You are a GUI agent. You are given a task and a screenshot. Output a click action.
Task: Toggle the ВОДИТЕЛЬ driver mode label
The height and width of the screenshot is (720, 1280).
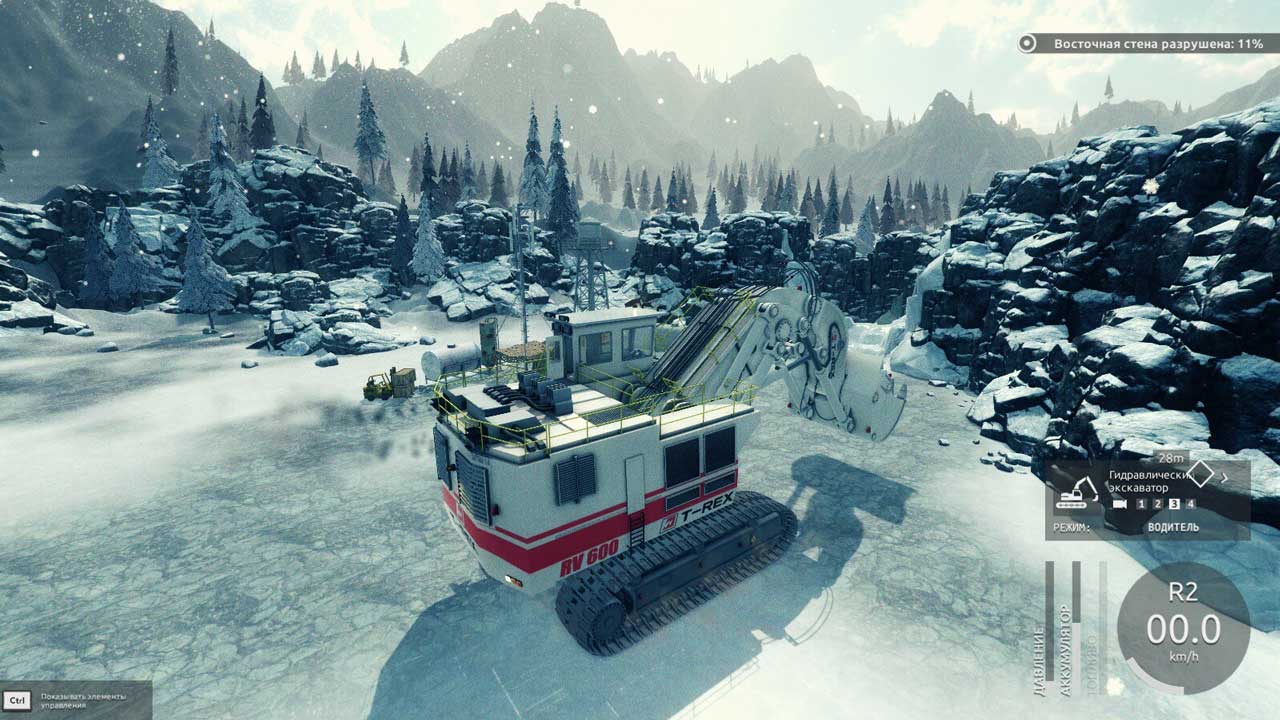tap(1173, 527)
